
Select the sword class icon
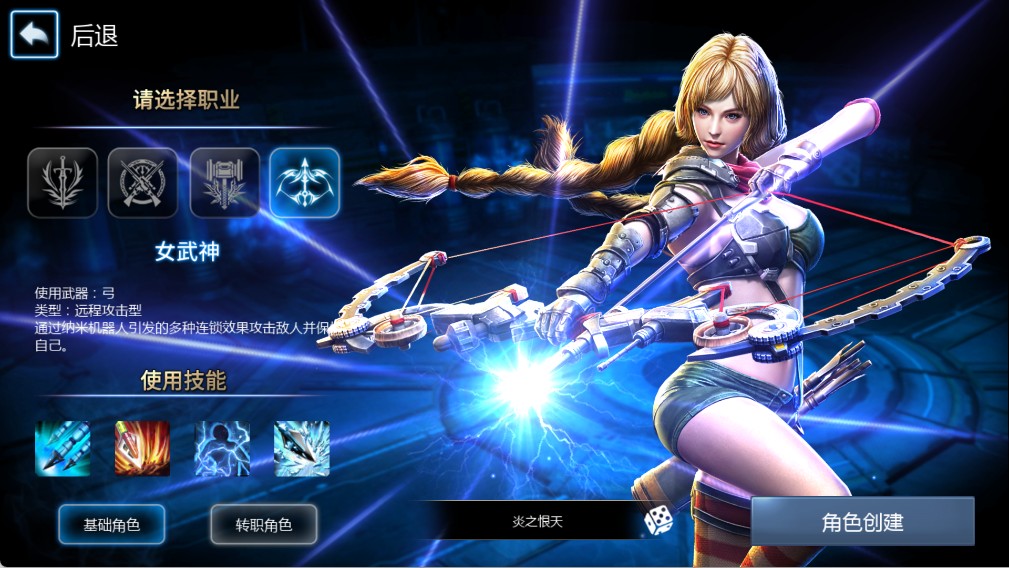pos(62,183)
